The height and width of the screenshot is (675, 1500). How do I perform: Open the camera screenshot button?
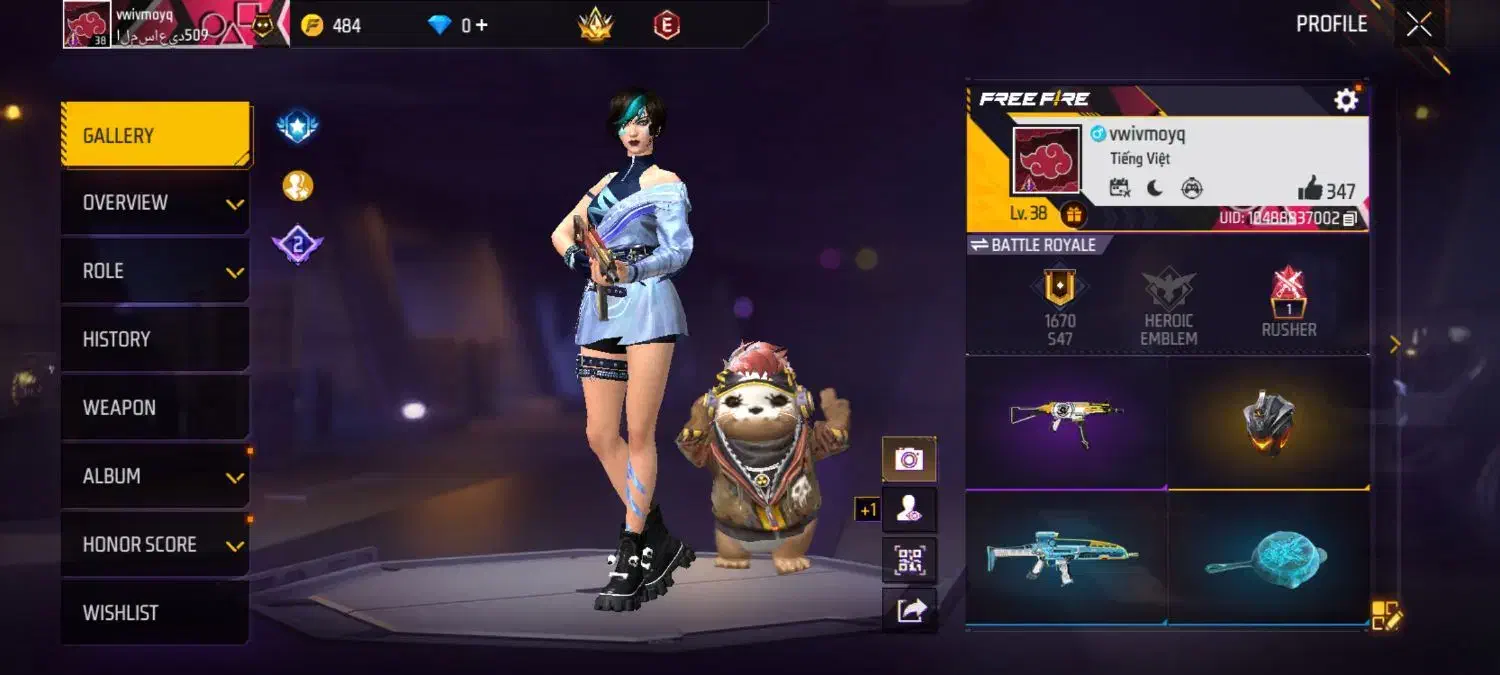click(909, 459)
